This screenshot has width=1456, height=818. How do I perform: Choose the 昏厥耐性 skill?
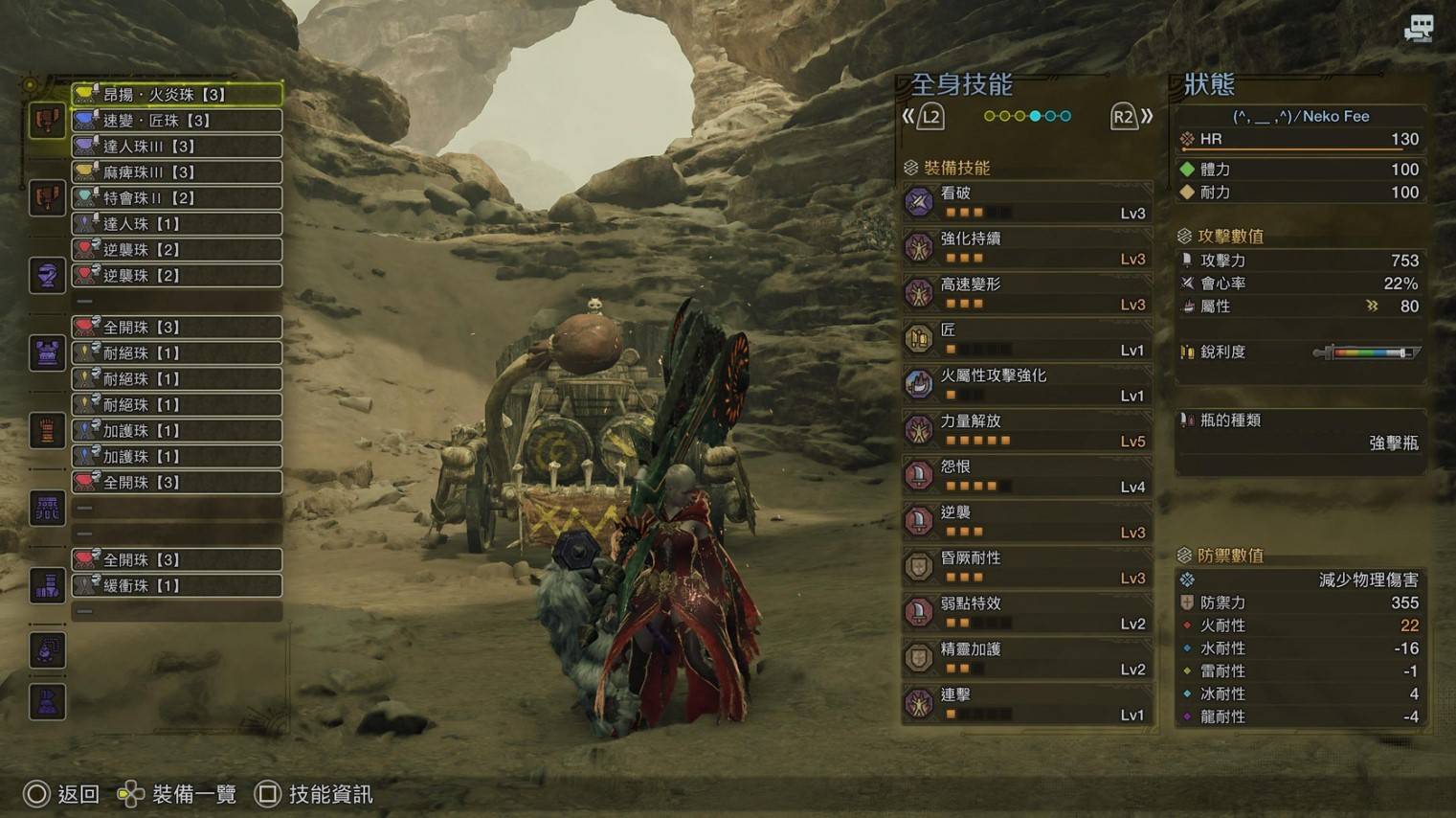coord(1026,567)
